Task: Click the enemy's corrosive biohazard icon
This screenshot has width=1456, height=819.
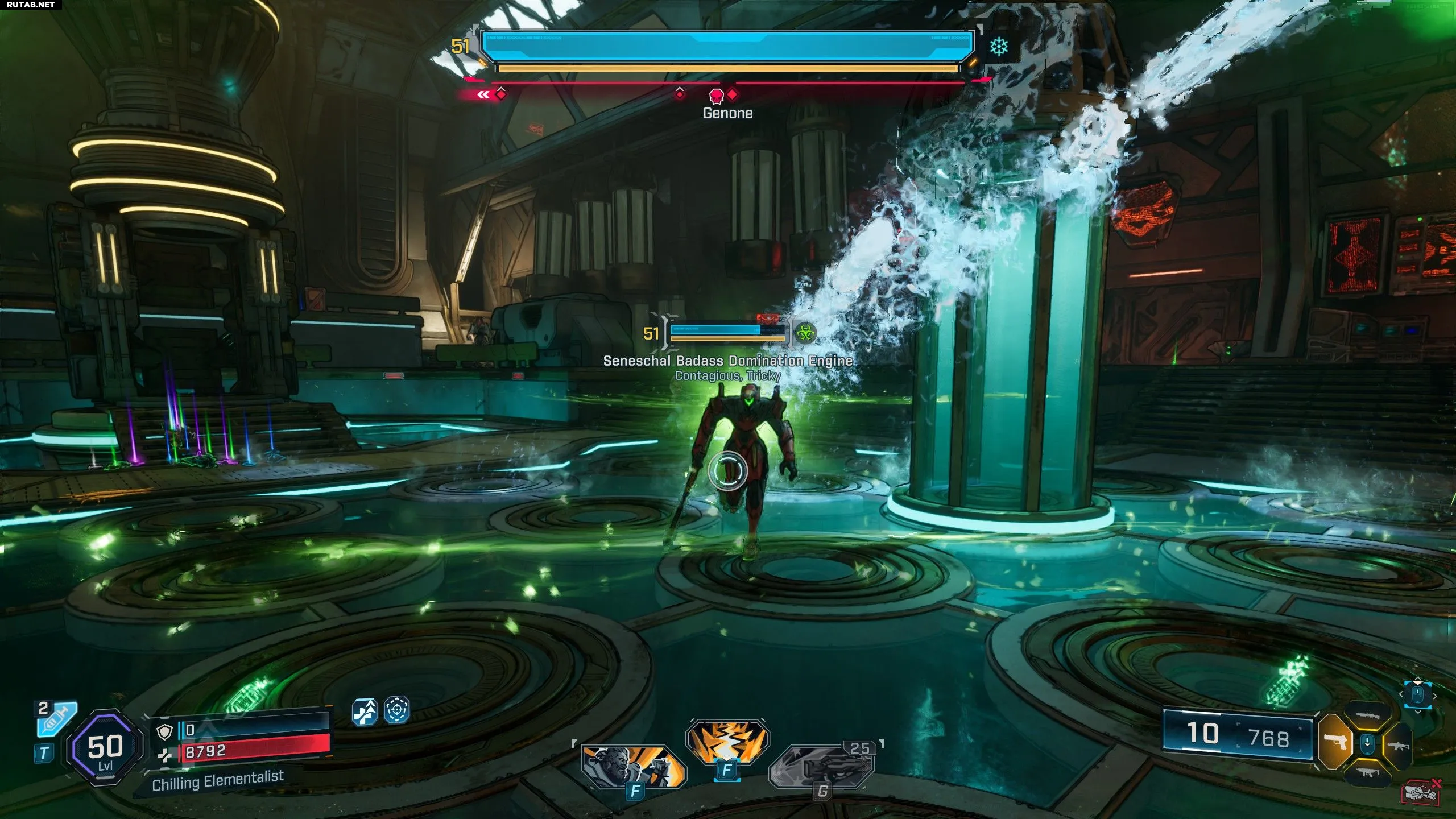Action: (804, 333)
